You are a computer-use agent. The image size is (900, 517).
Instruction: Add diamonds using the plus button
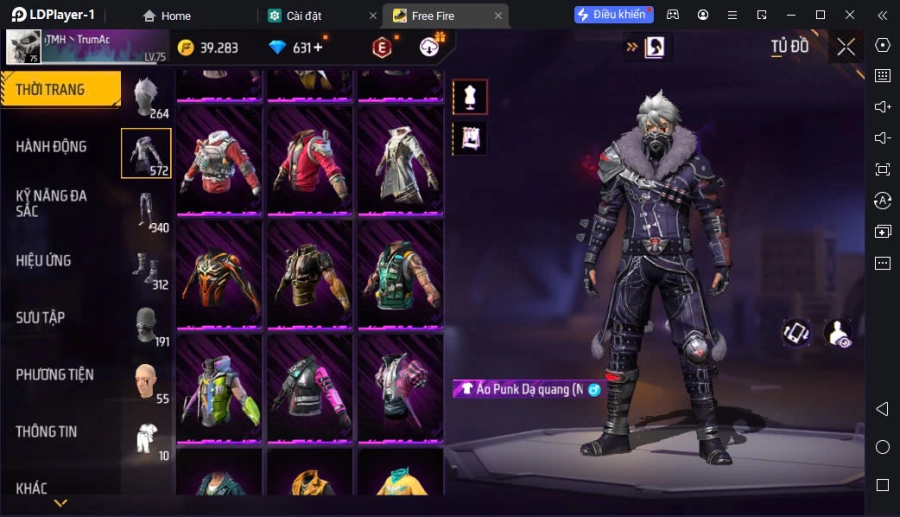pos(319,47)
